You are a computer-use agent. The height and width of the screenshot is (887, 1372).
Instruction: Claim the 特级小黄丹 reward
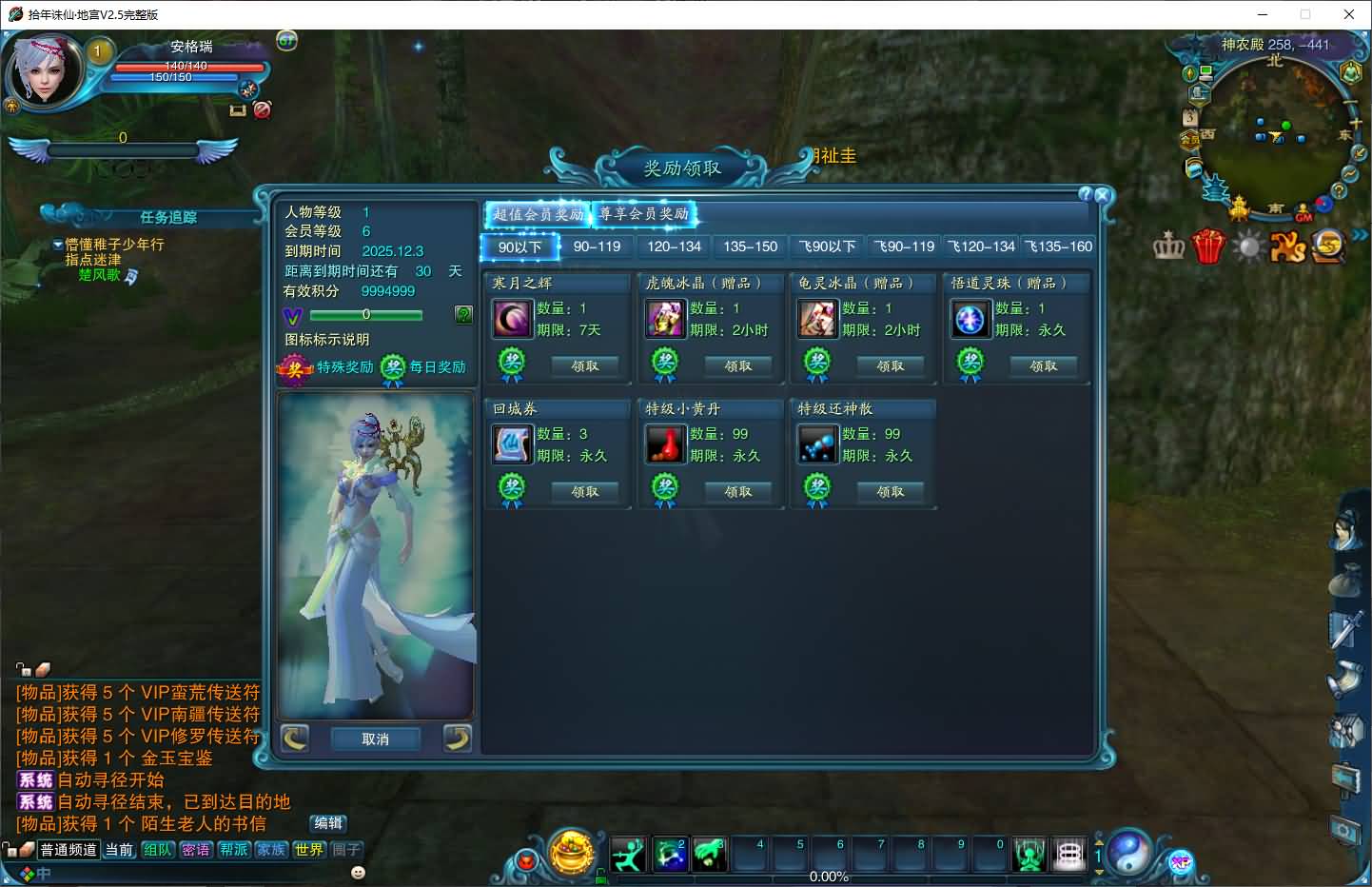pos(737,491)
